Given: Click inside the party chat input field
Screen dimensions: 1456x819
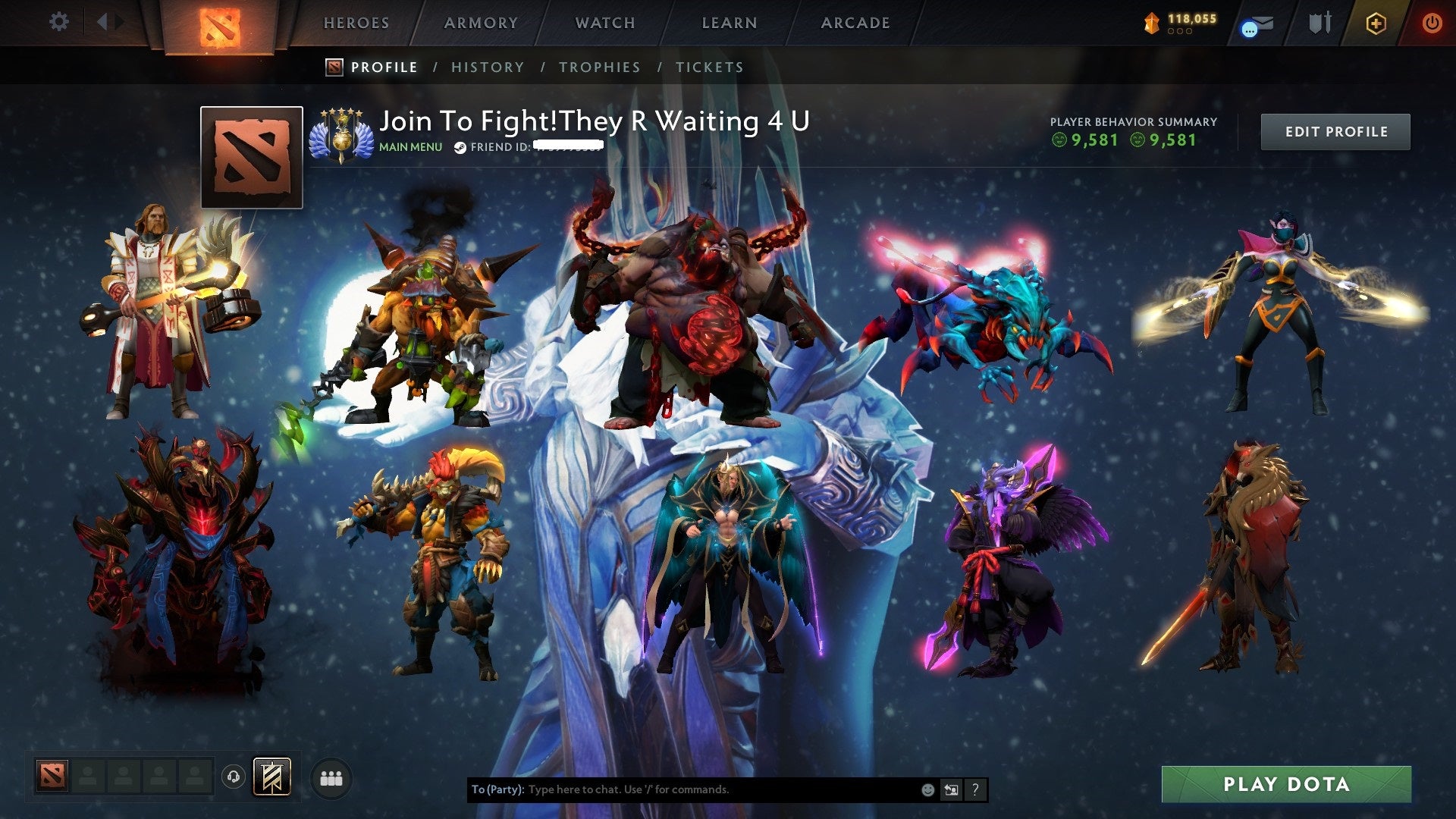Looking at the screenshot, I should 682,789.
